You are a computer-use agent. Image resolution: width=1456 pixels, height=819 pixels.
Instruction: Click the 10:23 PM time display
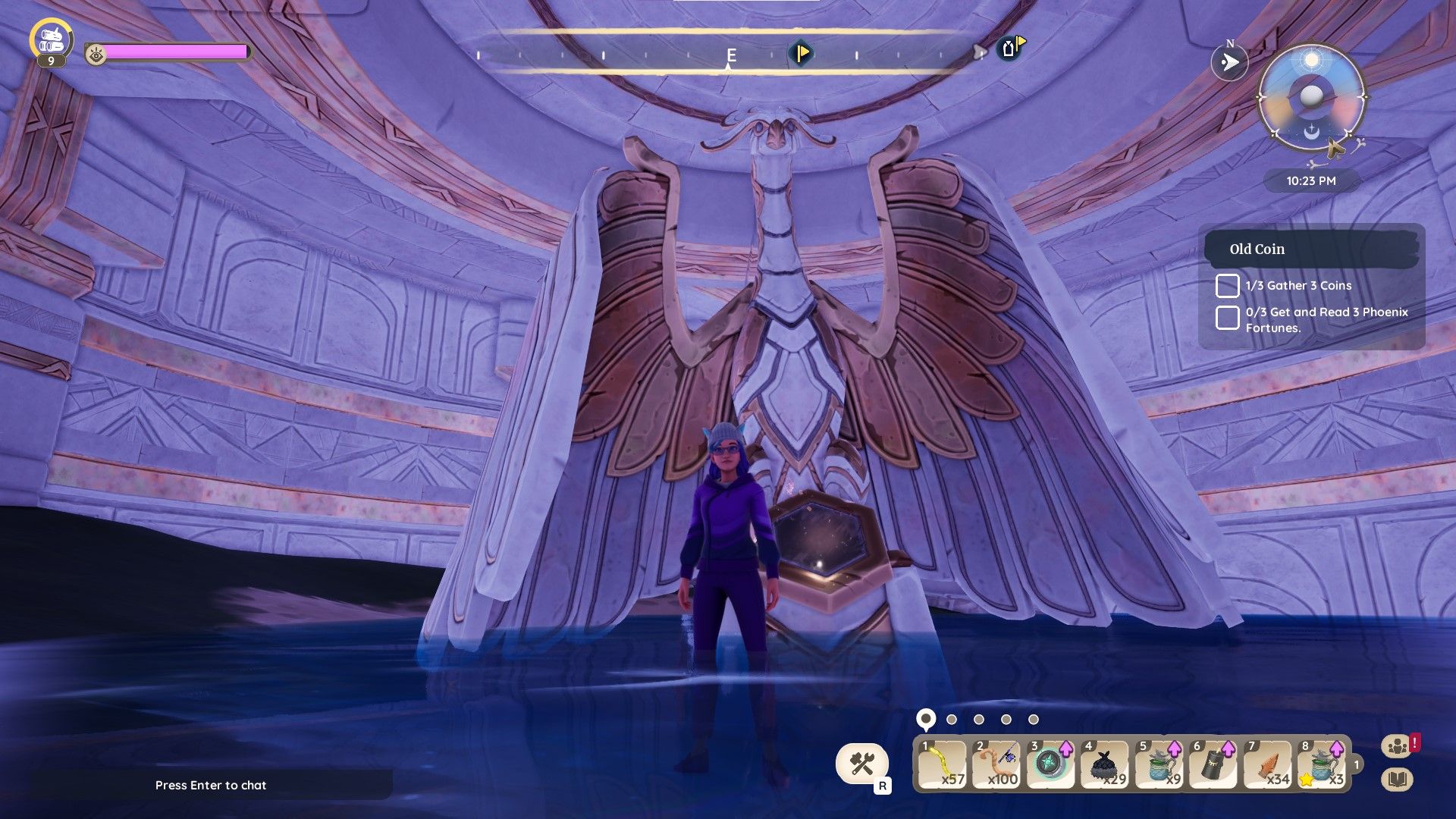(x=1310, y=181)
